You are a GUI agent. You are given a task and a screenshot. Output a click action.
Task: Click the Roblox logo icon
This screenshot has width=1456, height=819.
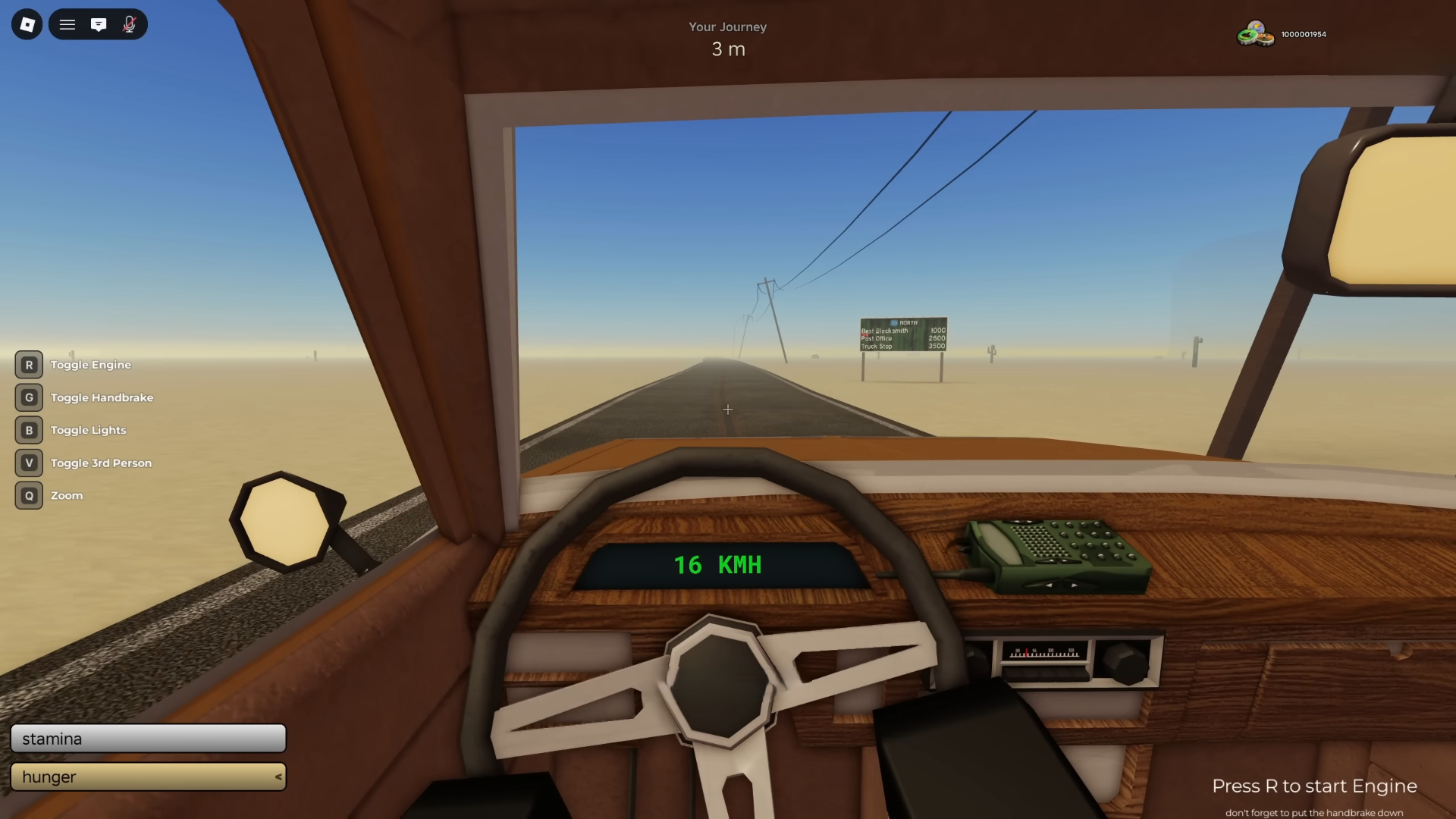26,24
